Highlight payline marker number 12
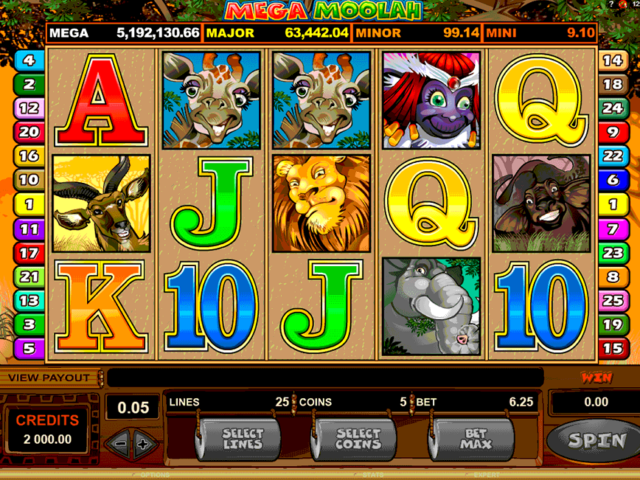Viewport: 640px width, 480px height. coord(28,108)
